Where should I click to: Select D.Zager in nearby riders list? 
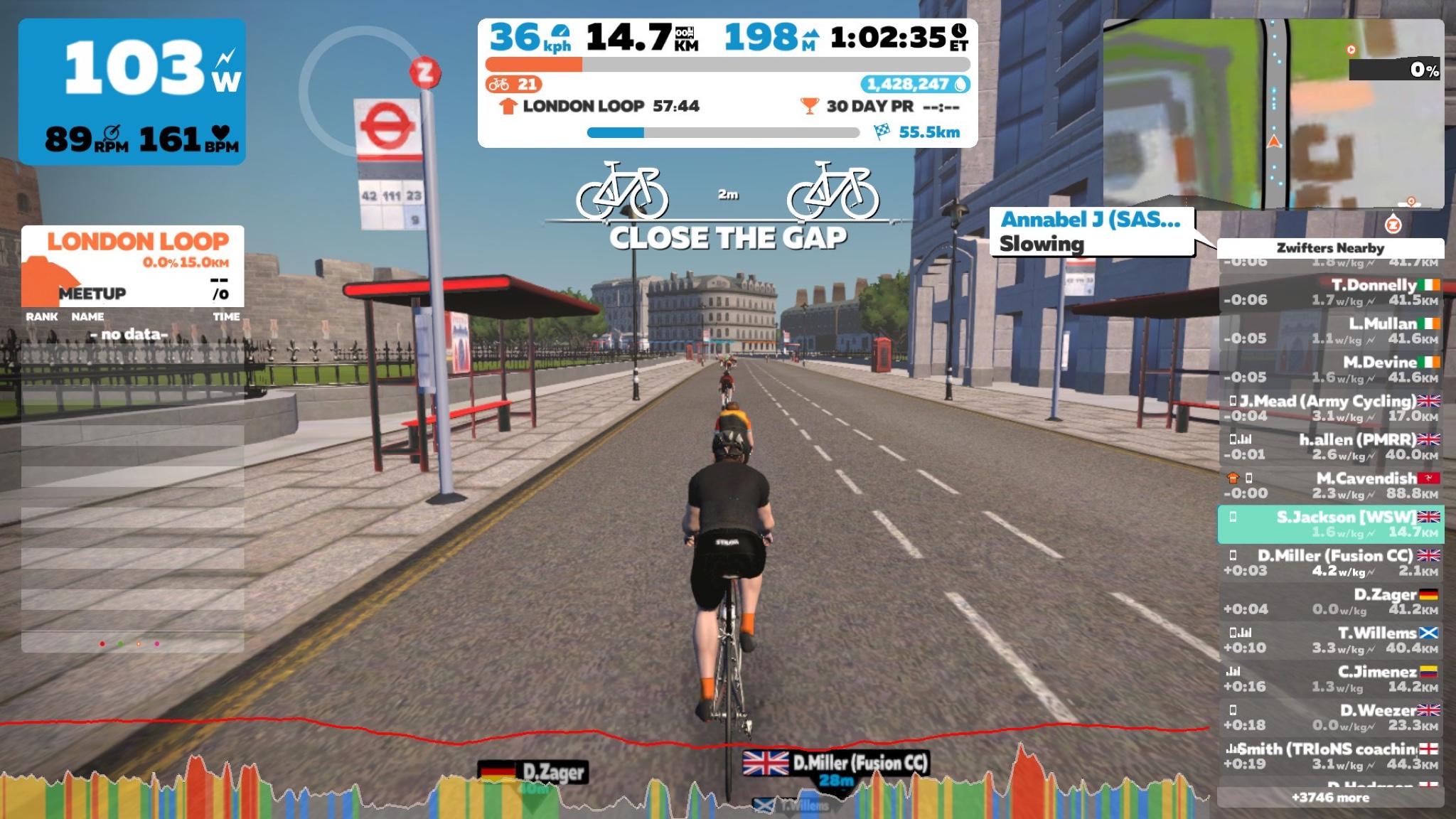1330,601
